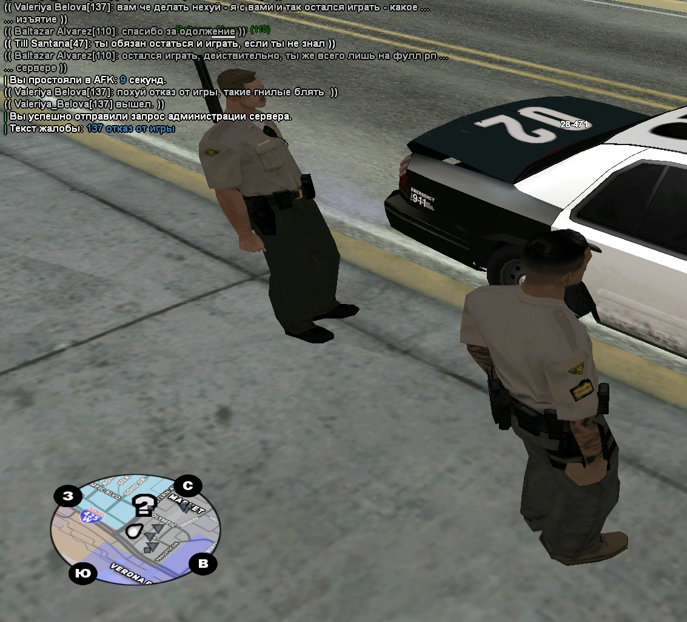Click the south compass marker 'Ю'
The image size is (687, 622).
point(81,573)
